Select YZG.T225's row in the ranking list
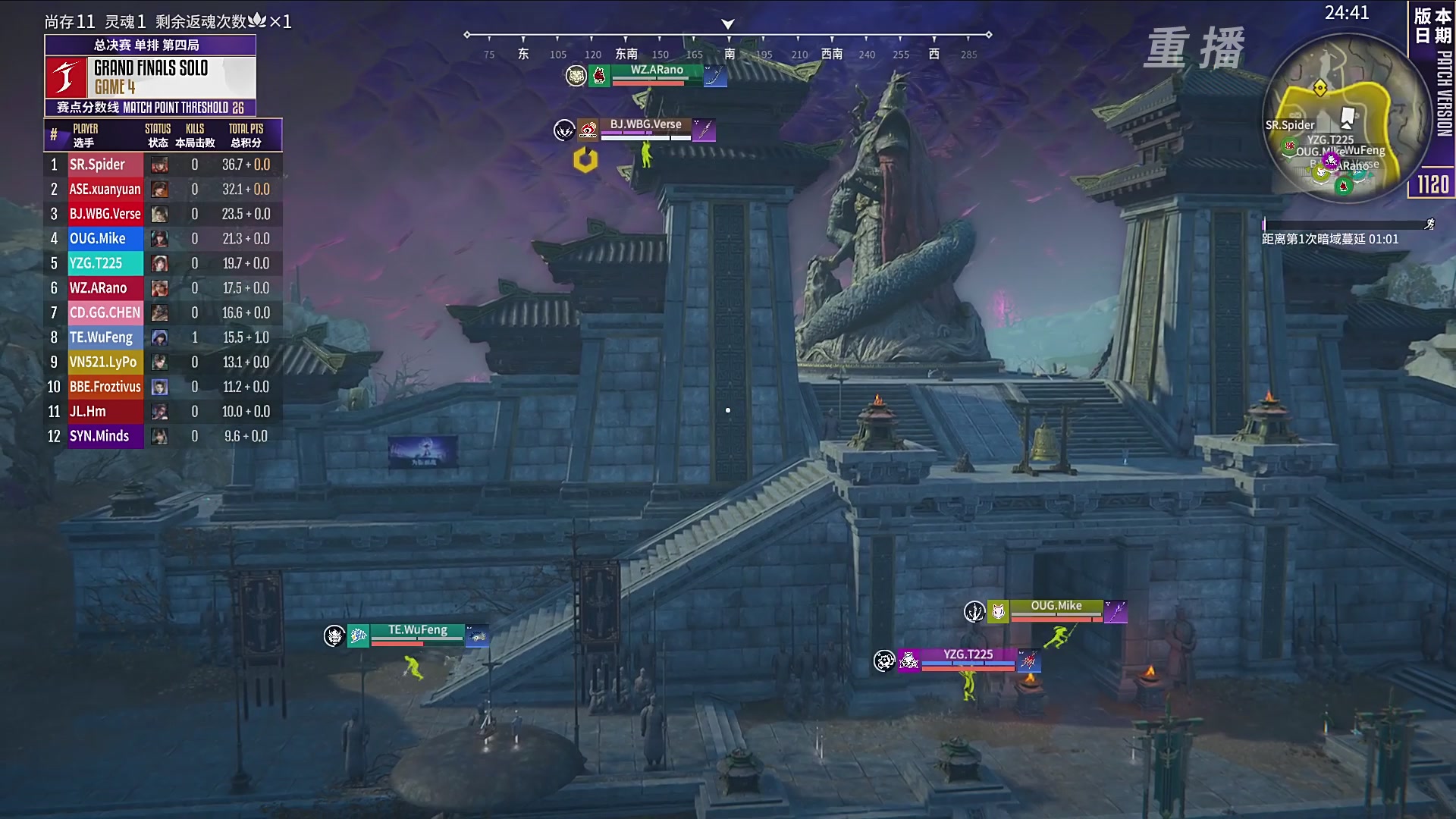The height and width of the screenshot is (819, 1456). (x=163, y=263)
